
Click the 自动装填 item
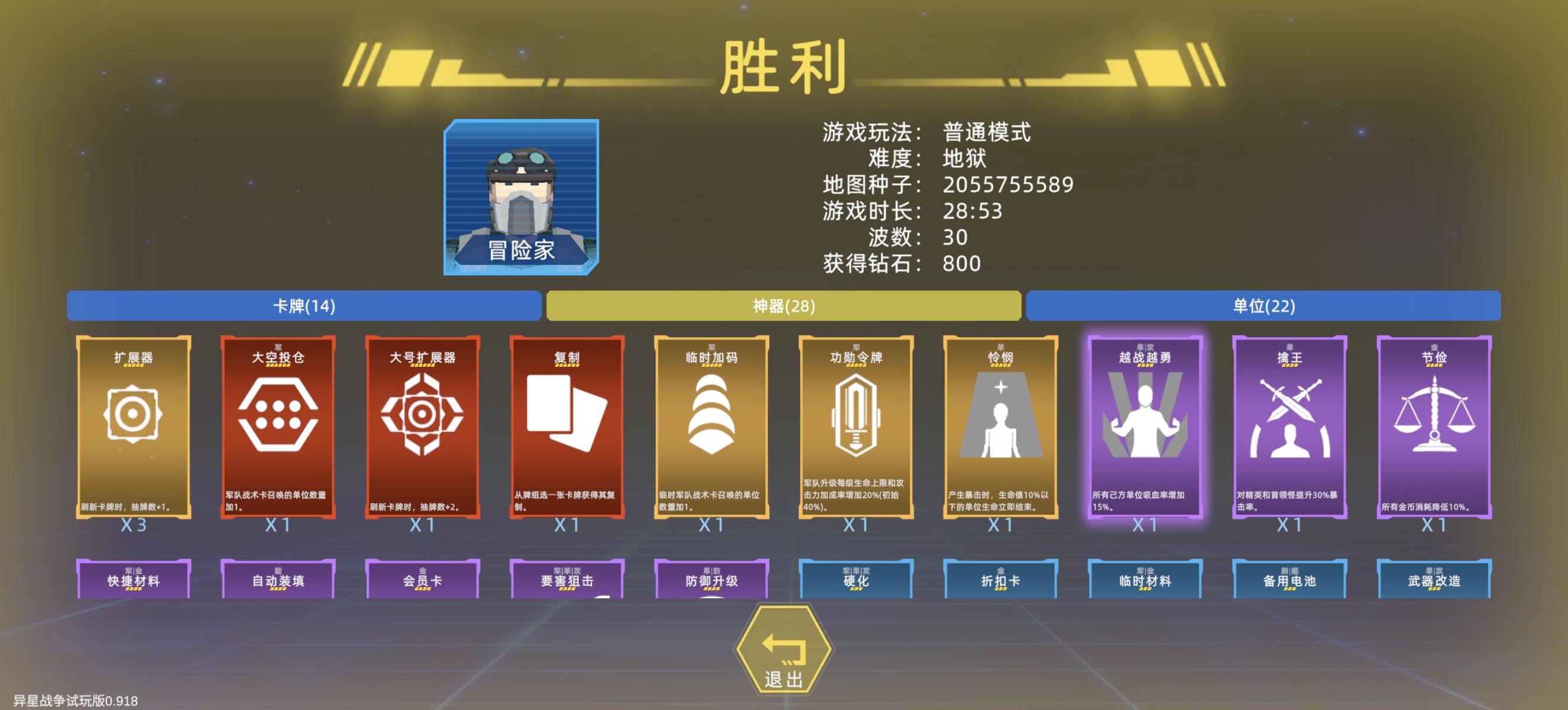[x=279, y=580]
